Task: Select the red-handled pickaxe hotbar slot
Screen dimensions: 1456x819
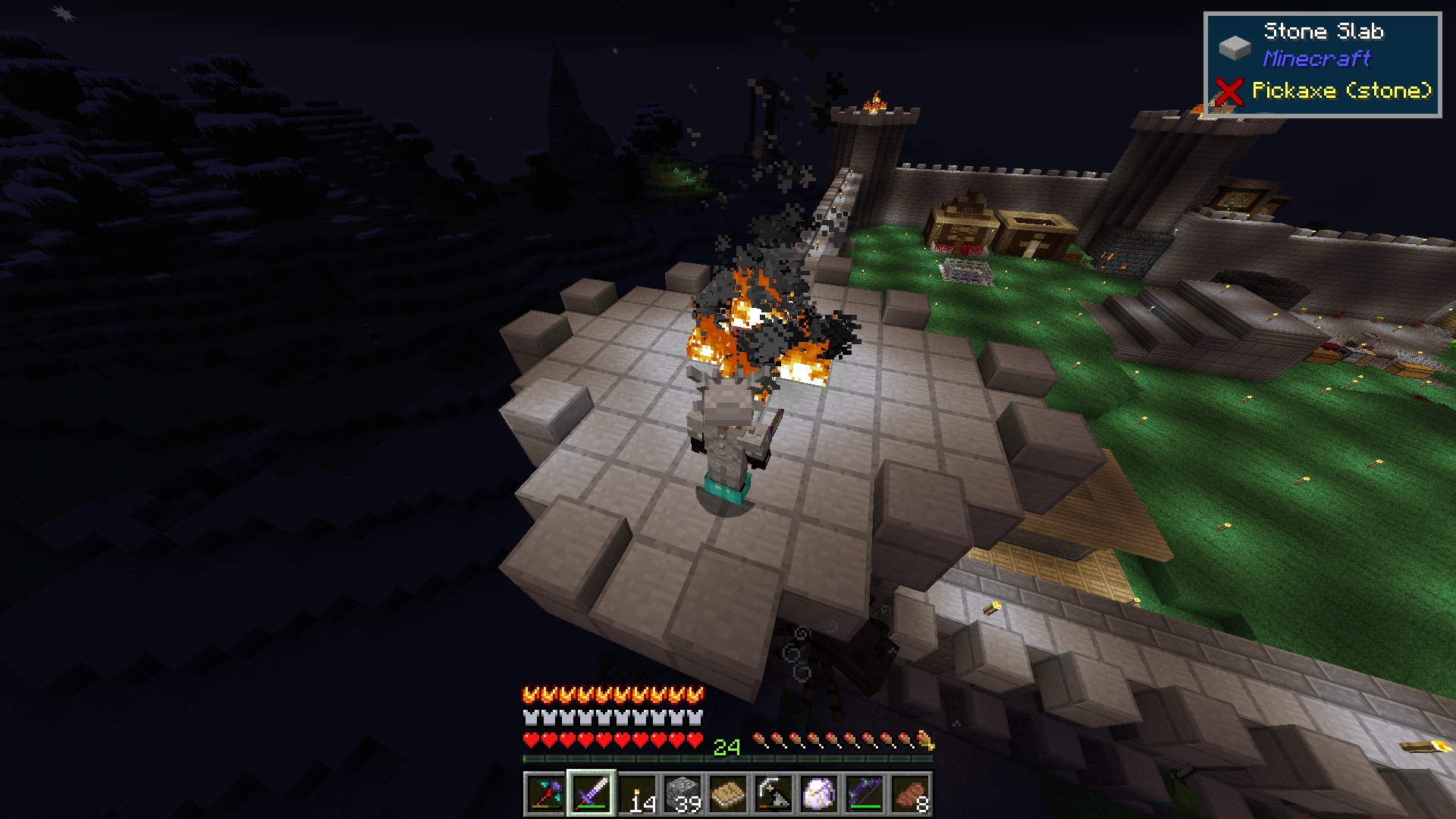Action: pyautogui.click(x=545, y=794)
